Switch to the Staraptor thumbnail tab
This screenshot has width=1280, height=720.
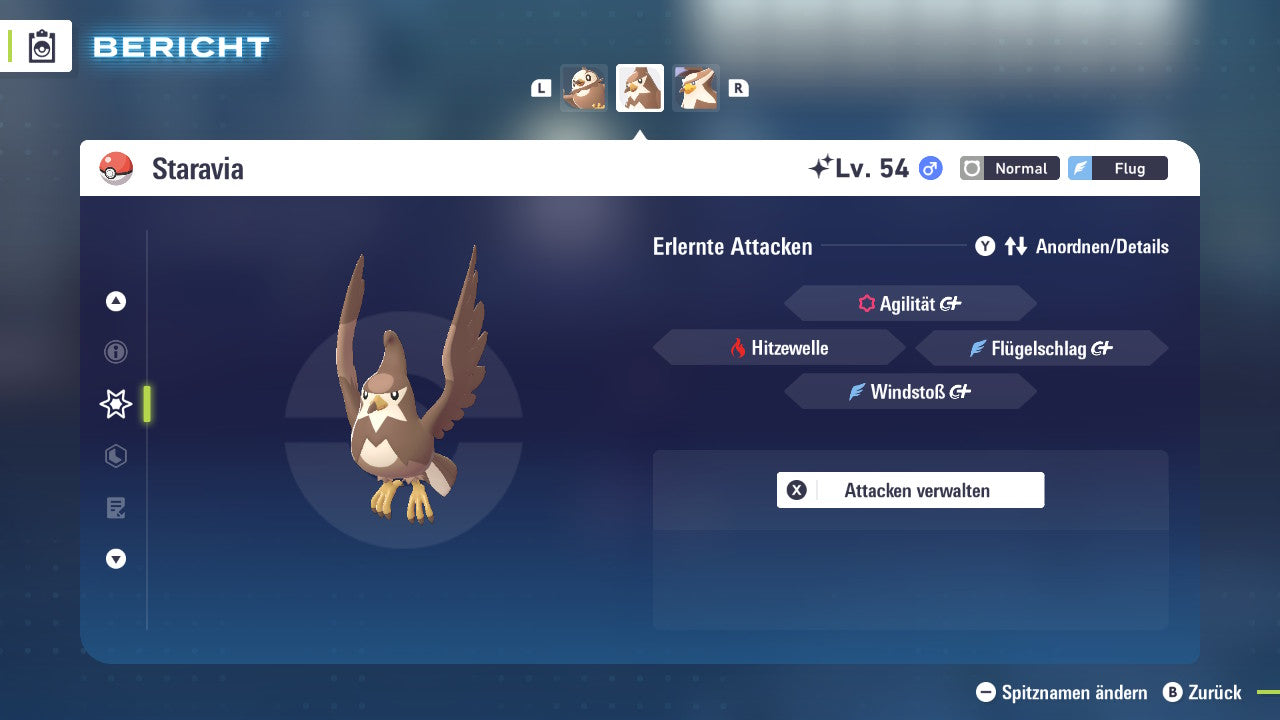coord(696,88)
